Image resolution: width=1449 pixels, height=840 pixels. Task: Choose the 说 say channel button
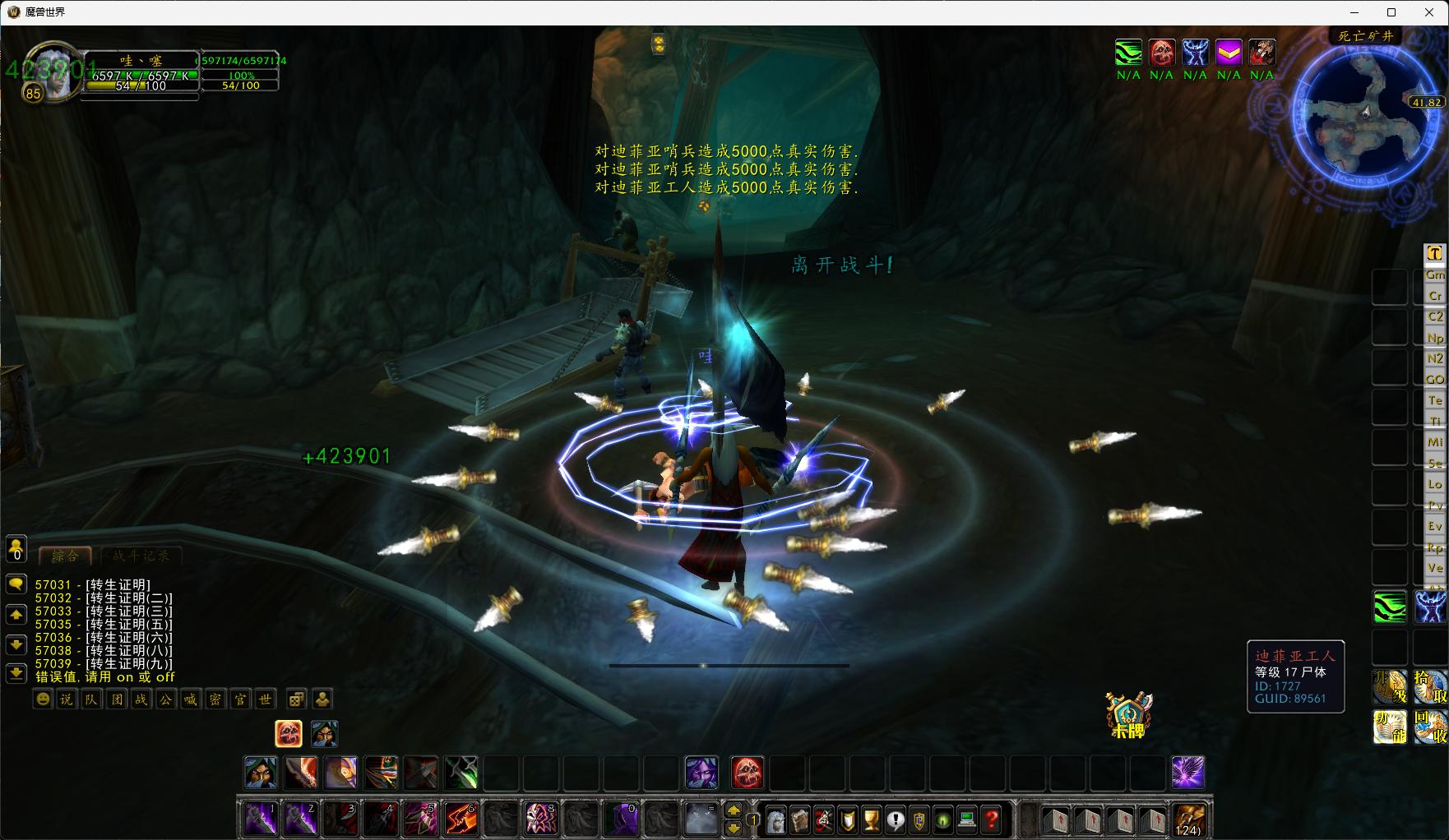tap(67, 699)
